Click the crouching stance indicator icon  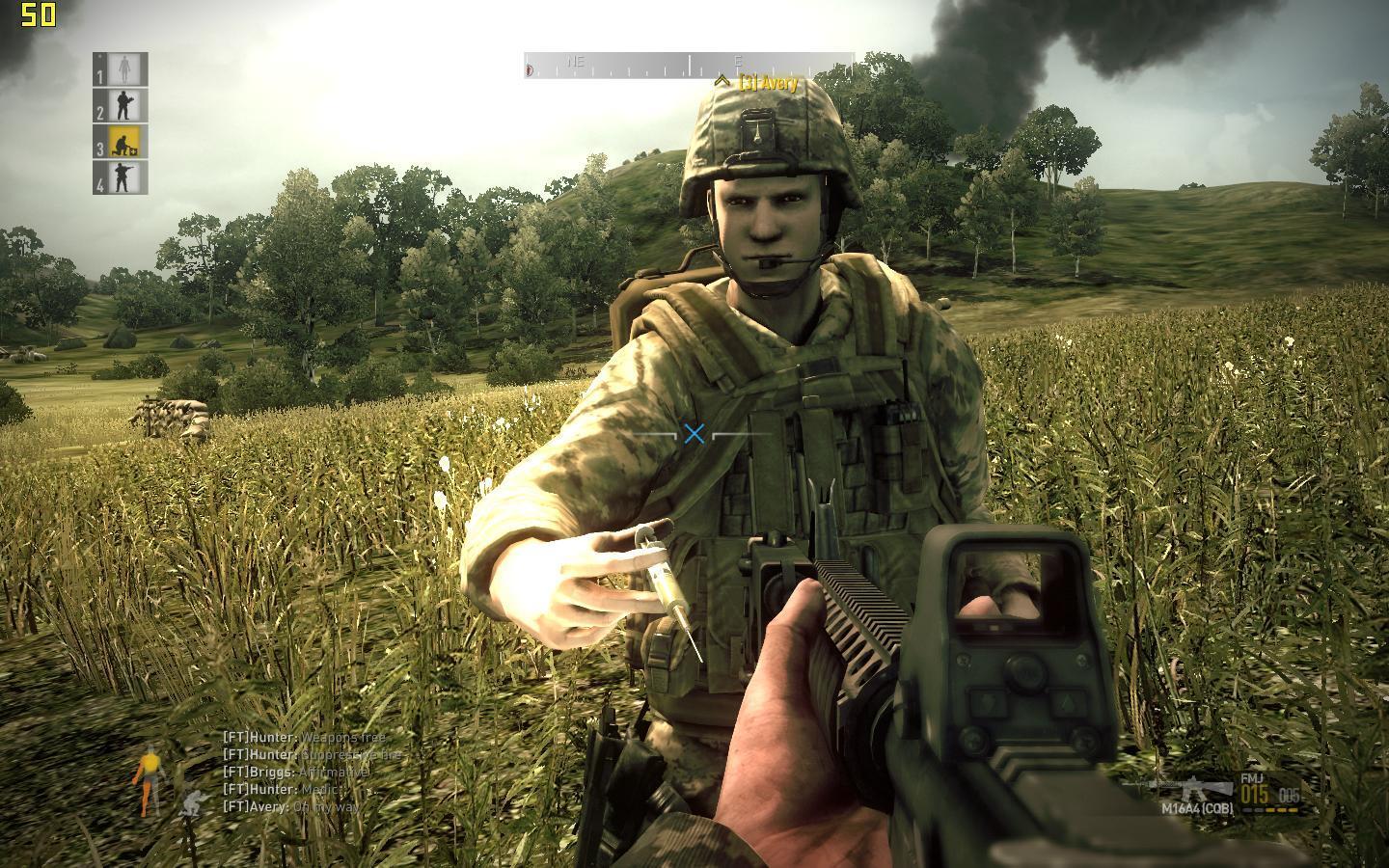(x=191, y=802)
